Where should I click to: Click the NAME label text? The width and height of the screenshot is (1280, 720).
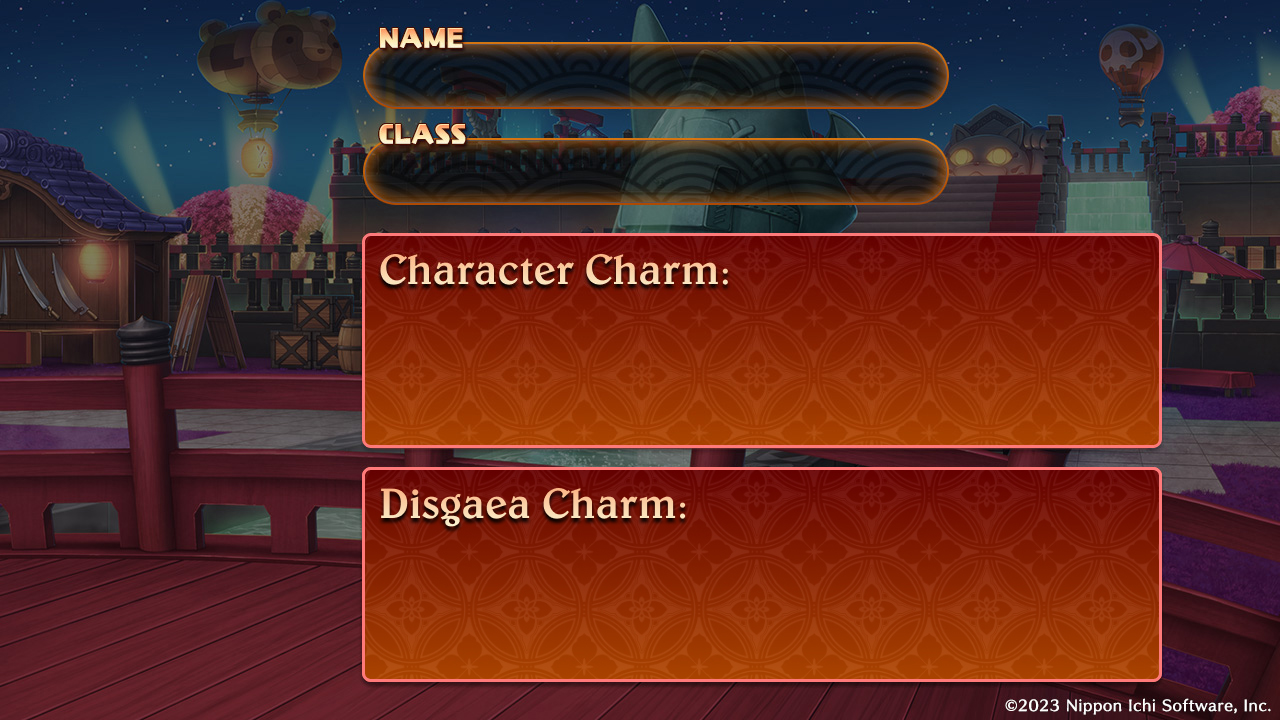pyautogui.click(x=420, y=38)
